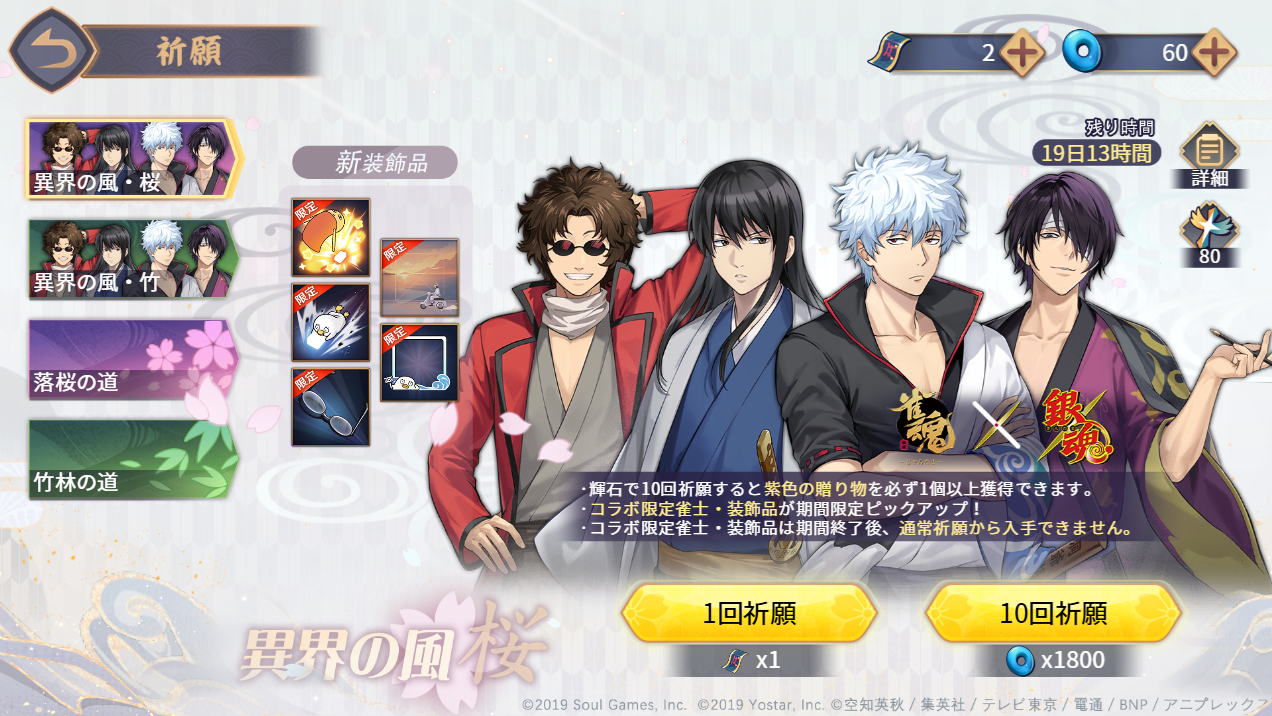View the limited glasses decoration
The width and height of the screenshot is (1272, 716).
[331, 407]
